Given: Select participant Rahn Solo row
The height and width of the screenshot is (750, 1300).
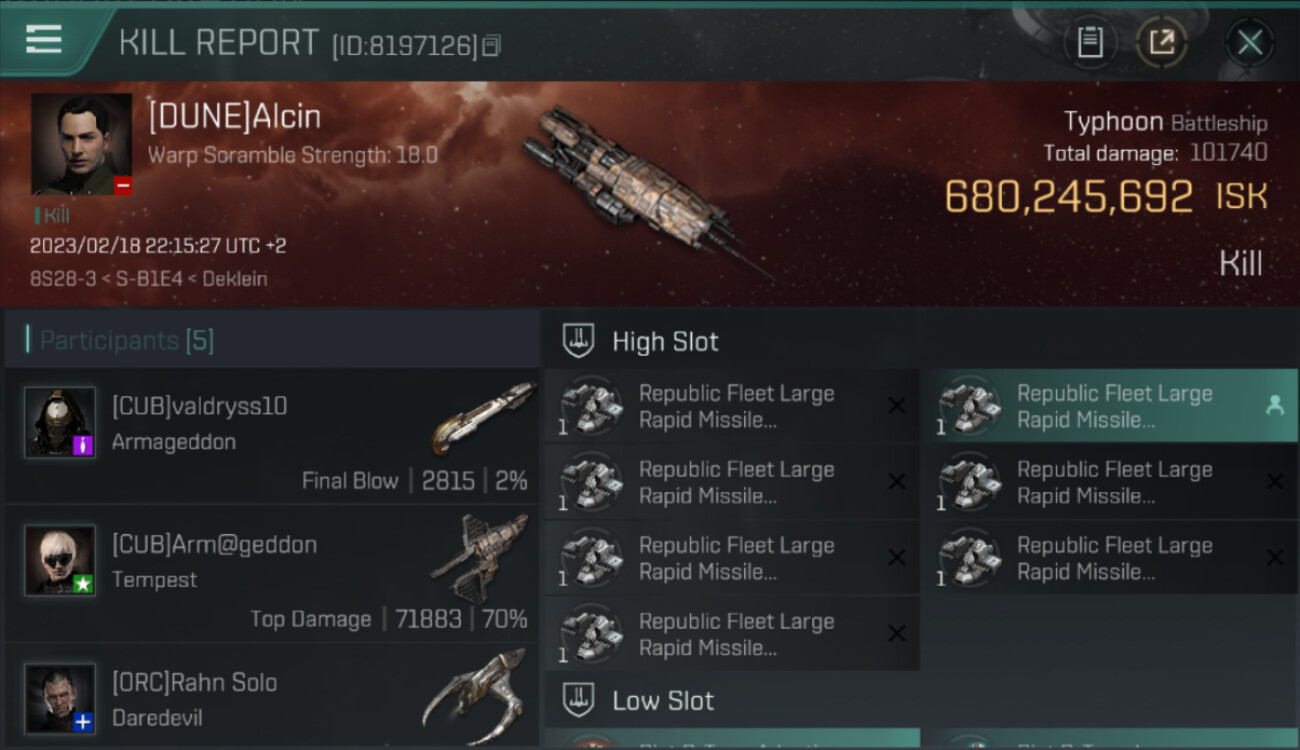Looking at the screenshot, I should (x=272, y=698).
